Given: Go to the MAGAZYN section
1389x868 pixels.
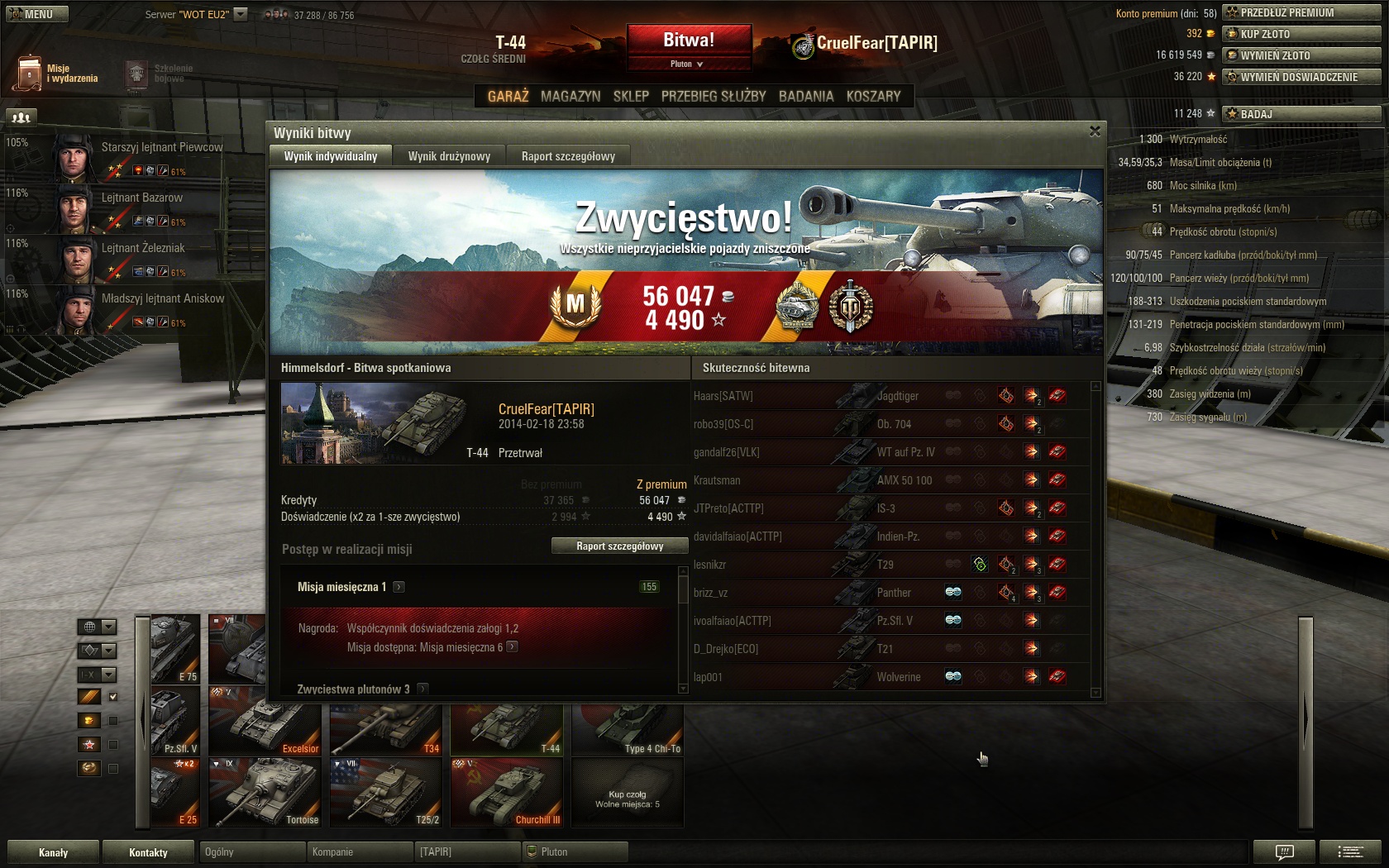Looking at the screenshot, I should pos(570,97).
